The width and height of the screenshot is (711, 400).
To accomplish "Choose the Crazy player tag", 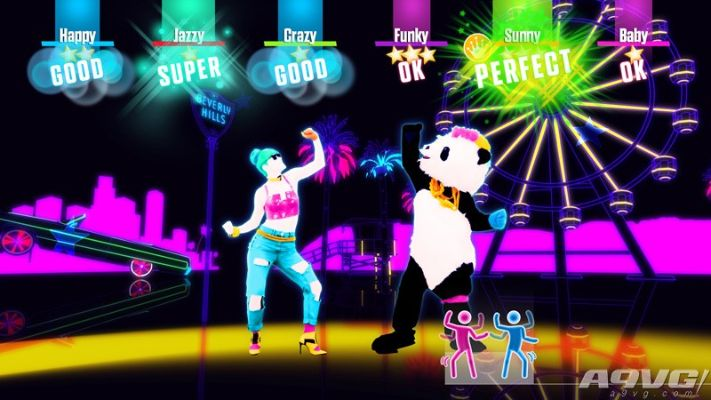I will [x=300, y=35].
